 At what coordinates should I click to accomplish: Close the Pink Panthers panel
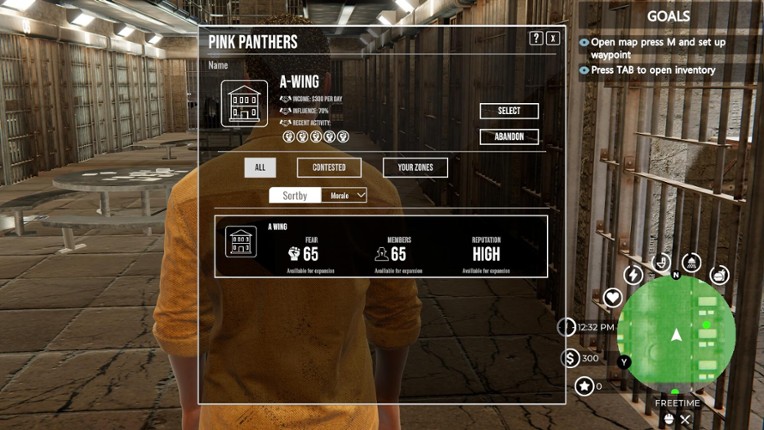click(553, 38)
